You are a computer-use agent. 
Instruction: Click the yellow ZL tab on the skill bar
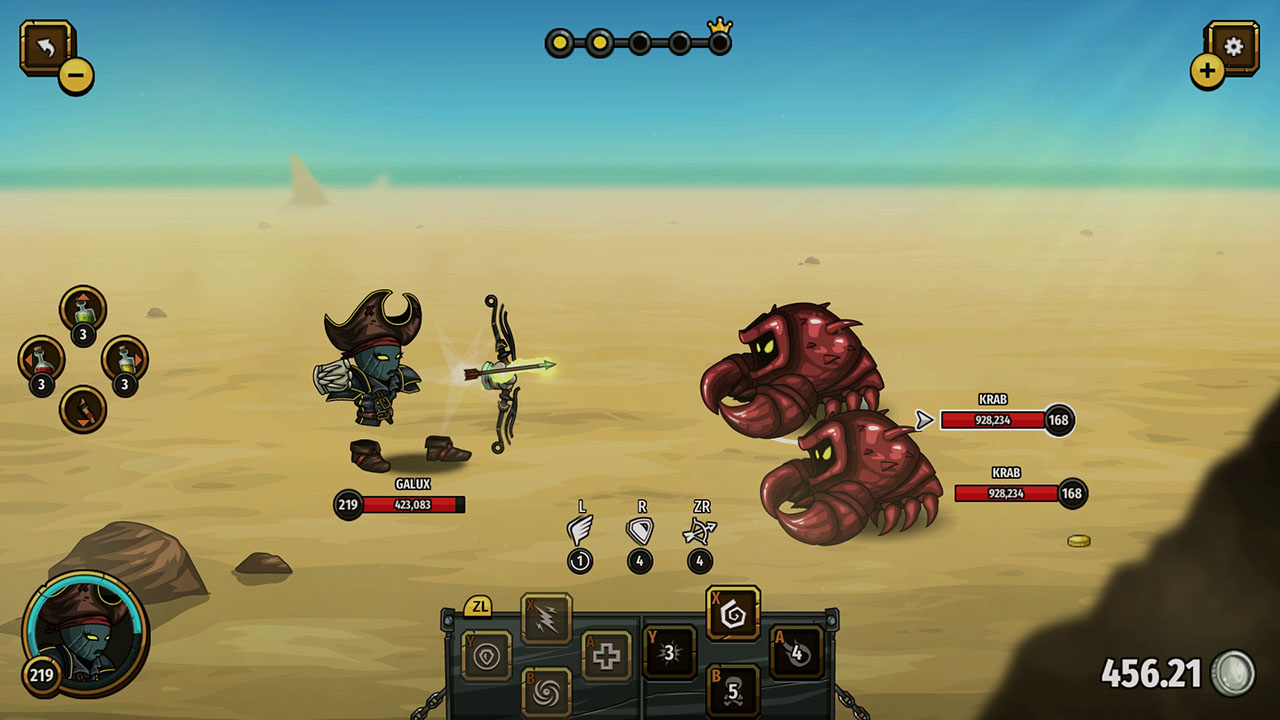pos(480,605)
